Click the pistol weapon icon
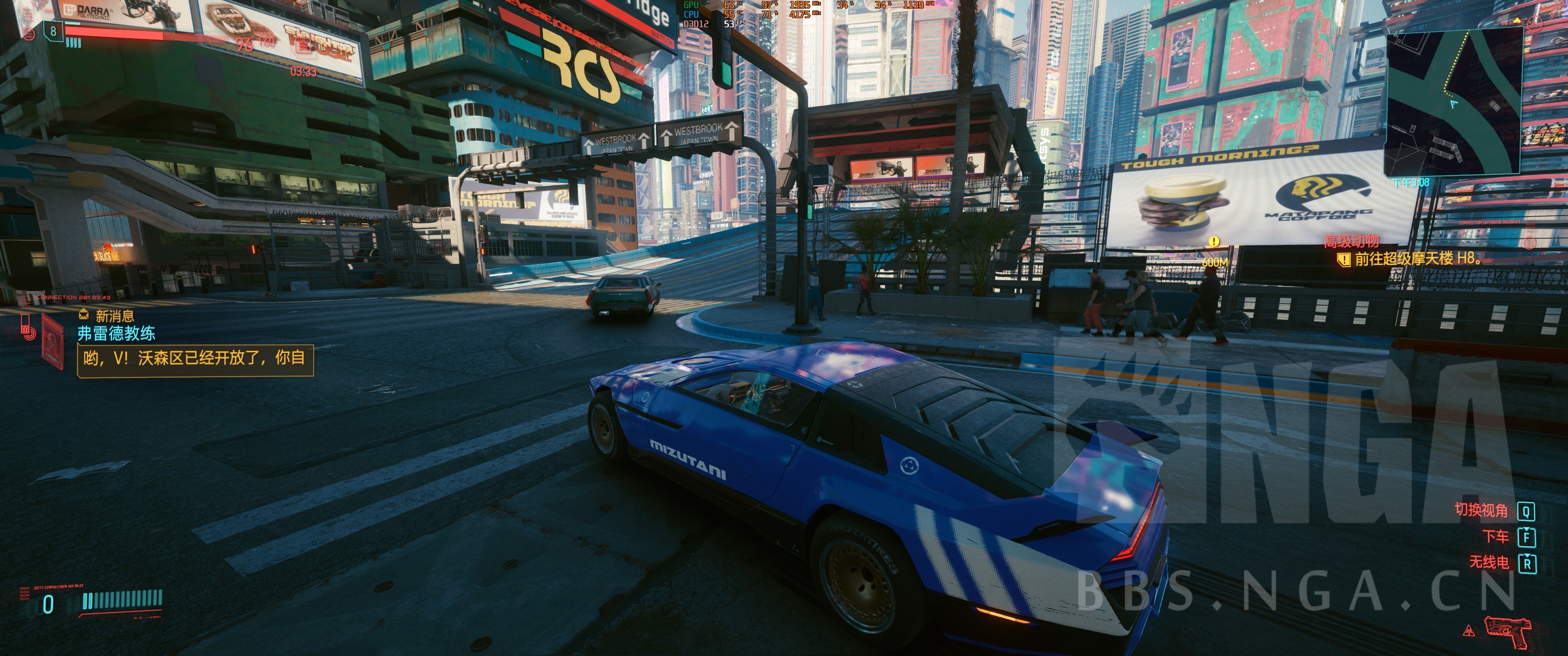The height and width of the screenshot is (656, 1568). tap(1507, 630)
